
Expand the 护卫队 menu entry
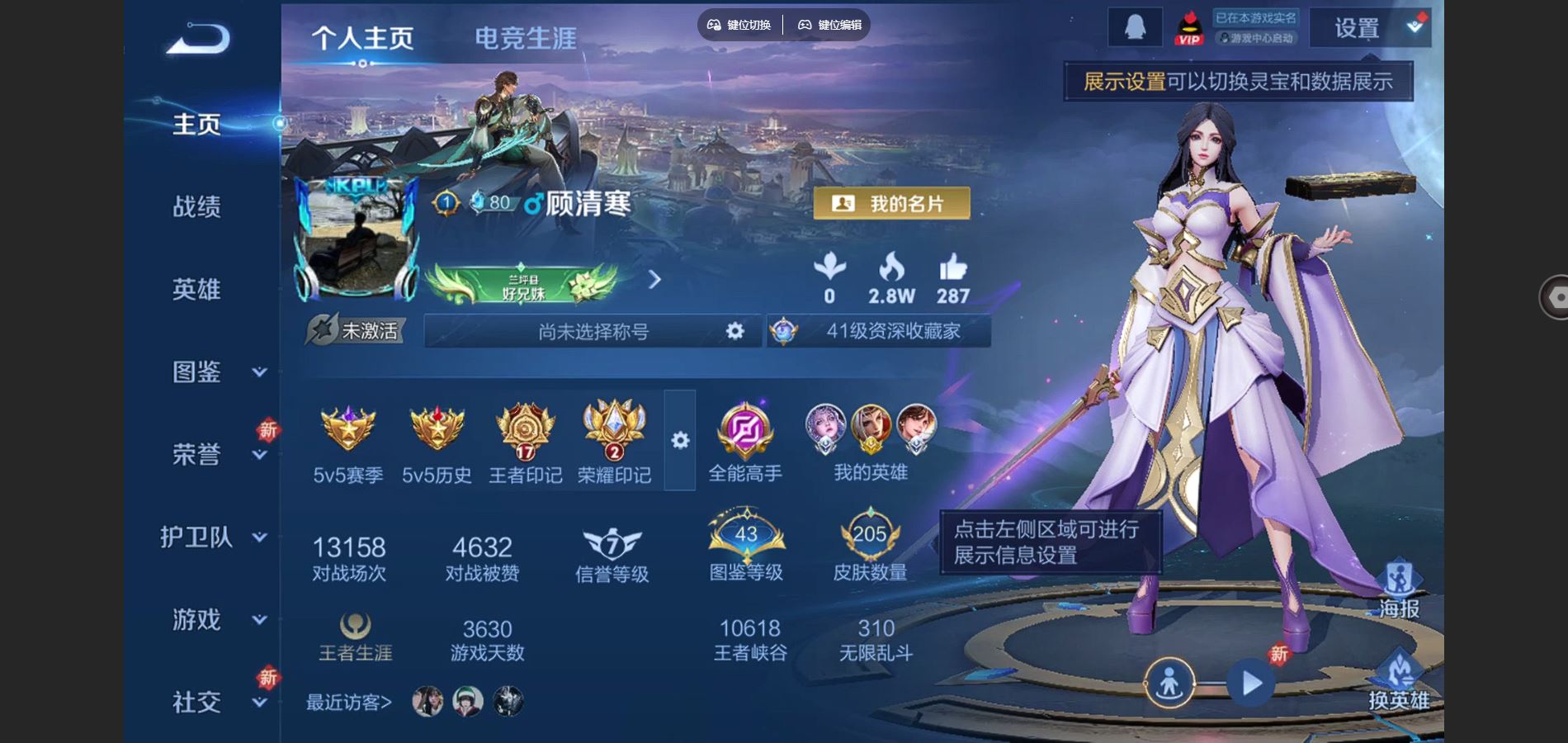[213, 537]
